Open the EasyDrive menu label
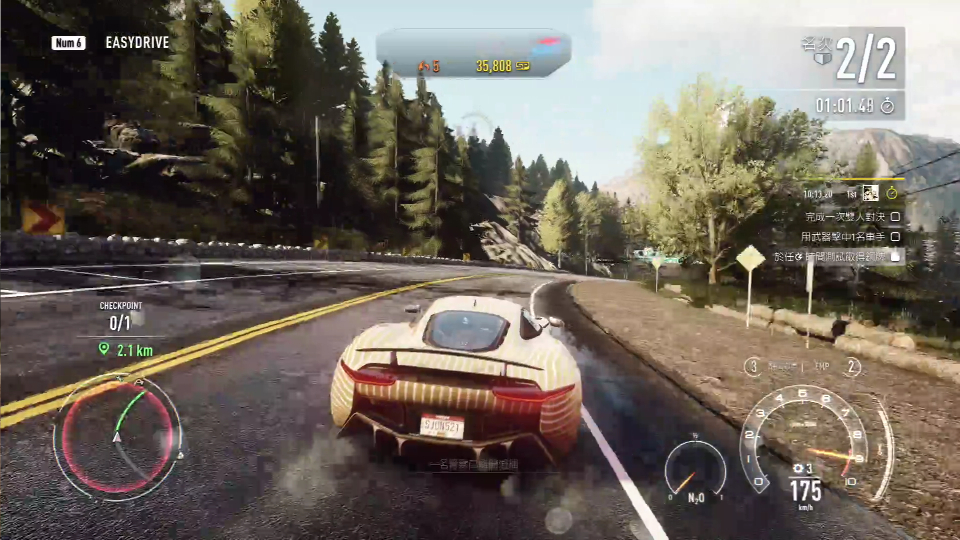The width and height of the screenshot is (960, 540). [137, 43]
